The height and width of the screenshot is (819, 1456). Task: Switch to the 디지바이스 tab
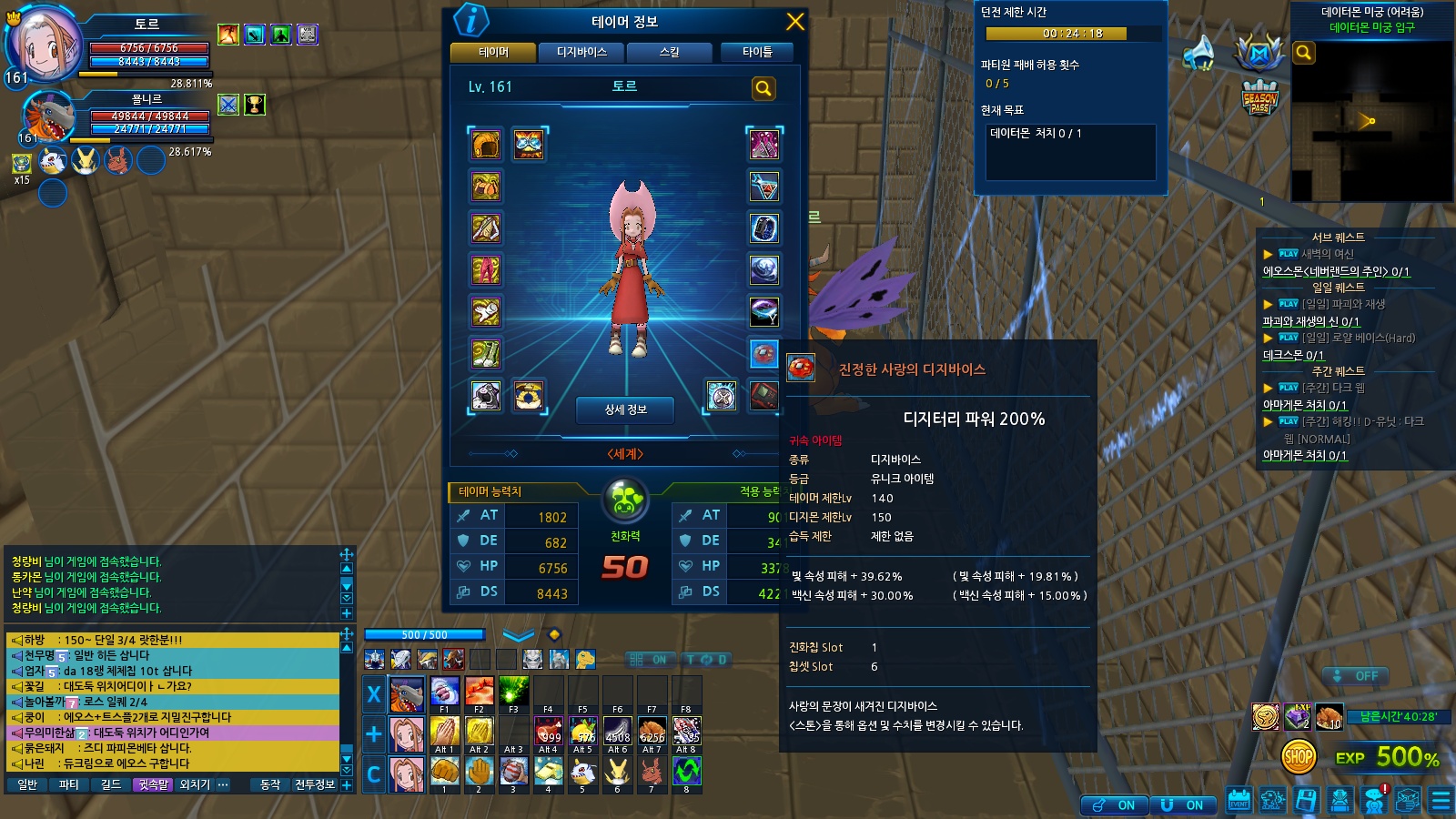tap(581, 52)
